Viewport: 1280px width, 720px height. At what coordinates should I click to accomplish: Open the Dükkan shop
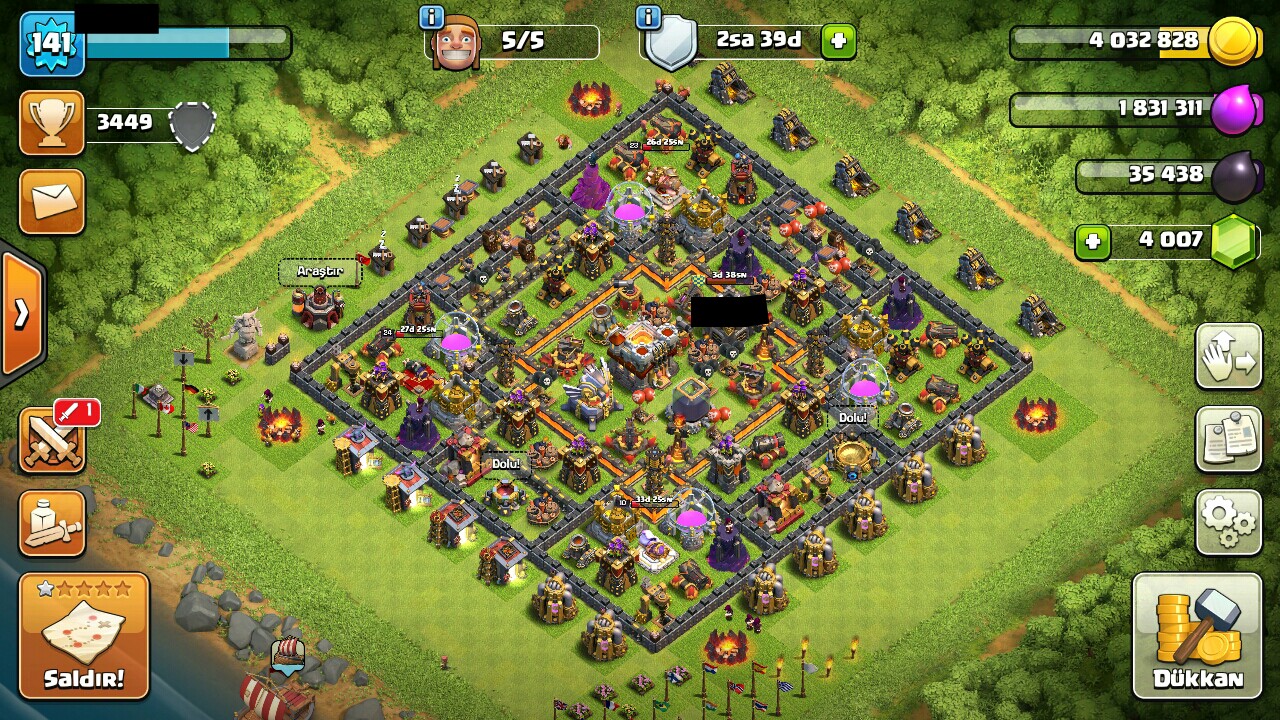click(x=1197, y=635)
